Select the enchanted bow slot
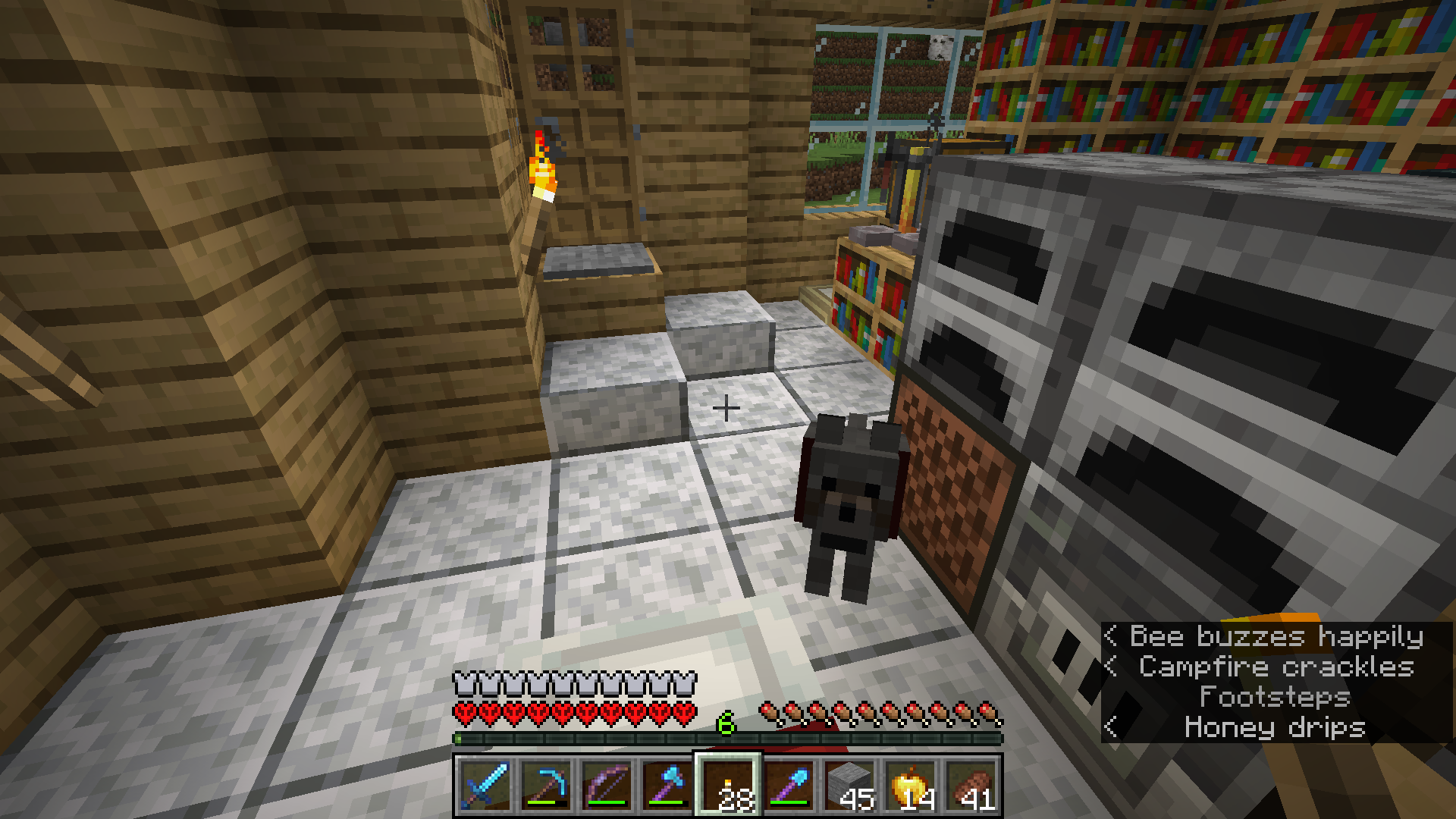 [x=605, y=786]
